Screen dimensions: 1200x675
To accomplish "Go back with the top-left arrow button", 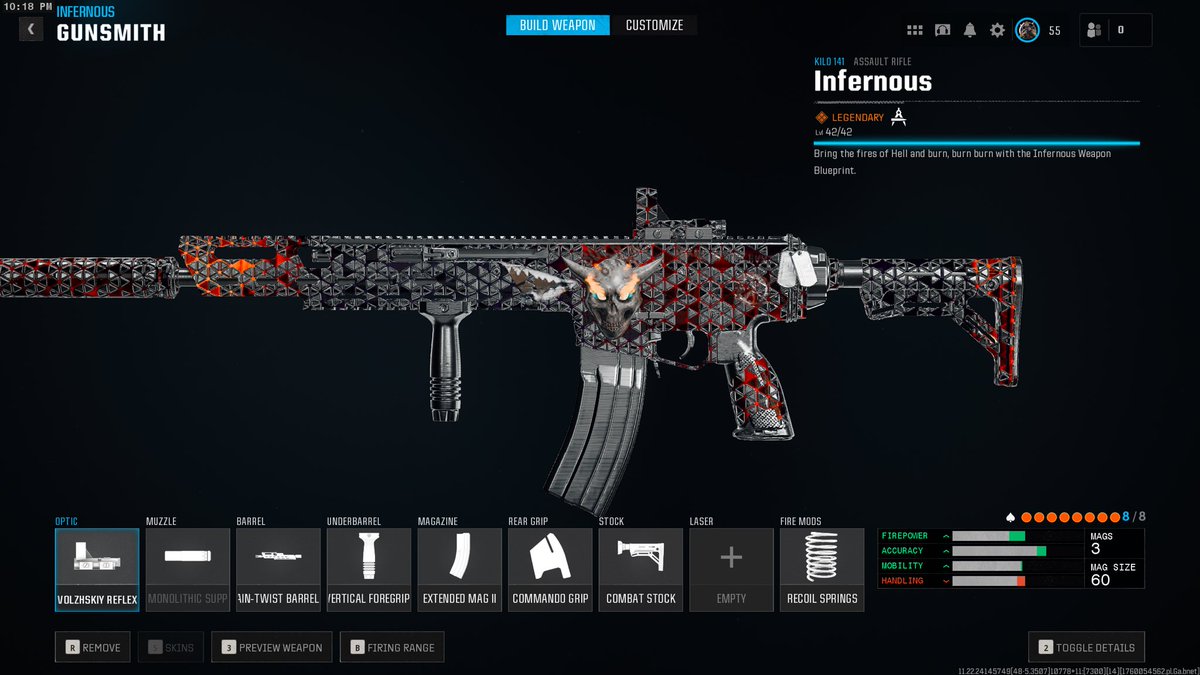I will (x=31, y=29).
